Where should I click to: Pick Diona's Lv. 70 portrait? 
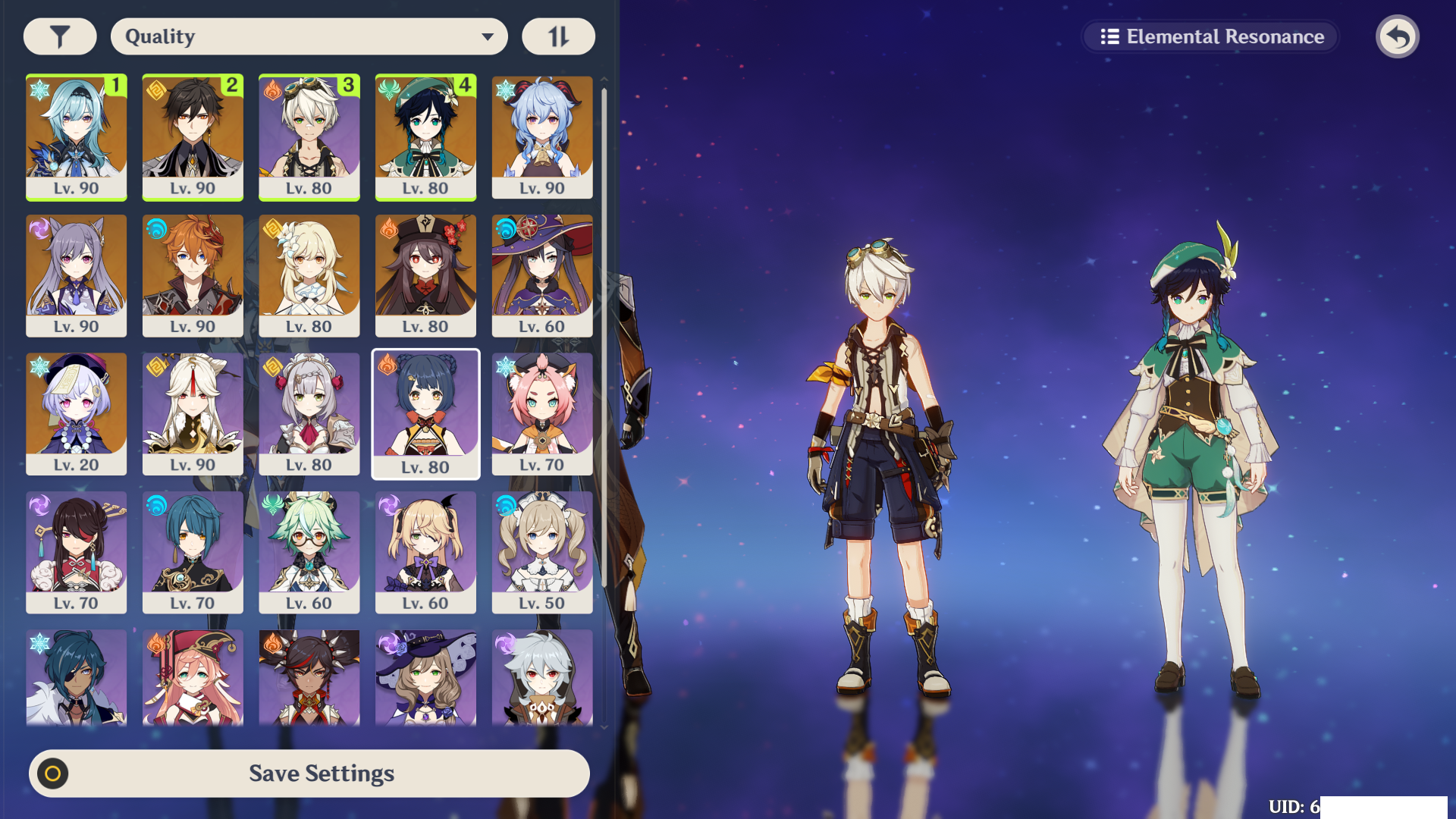(542, 413)
